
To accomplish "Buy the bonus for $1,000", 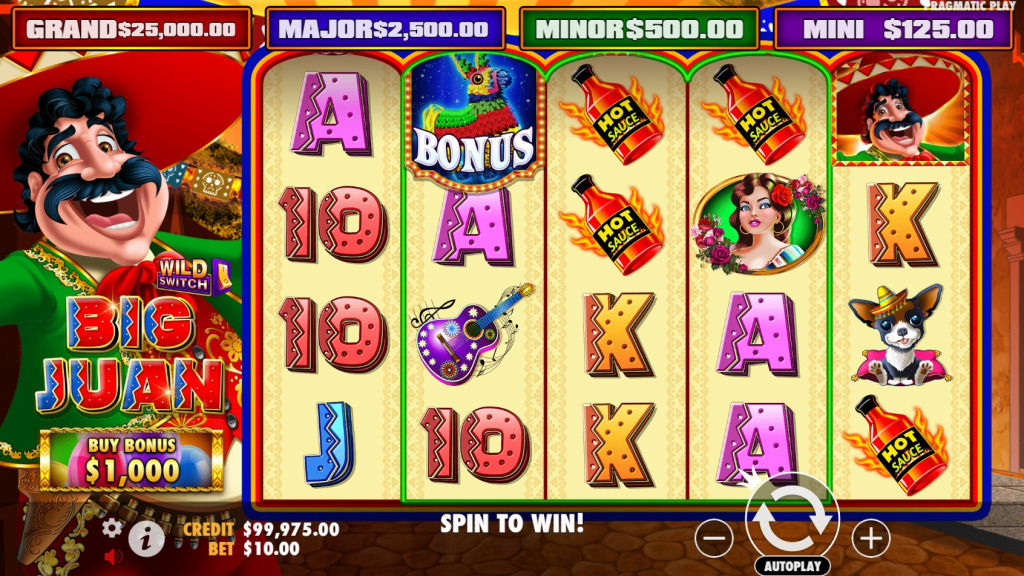I will [x=131, y=460].
